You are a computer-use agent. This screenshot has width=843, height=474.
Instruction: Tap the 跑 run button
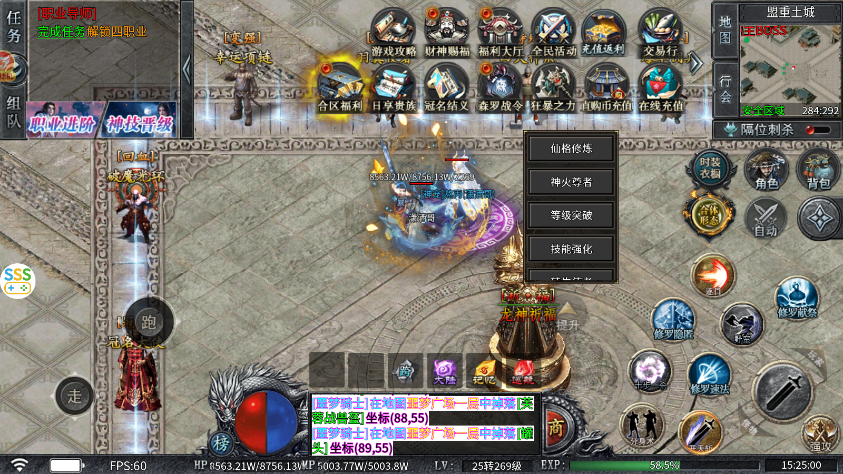click(x=149, y=322)
